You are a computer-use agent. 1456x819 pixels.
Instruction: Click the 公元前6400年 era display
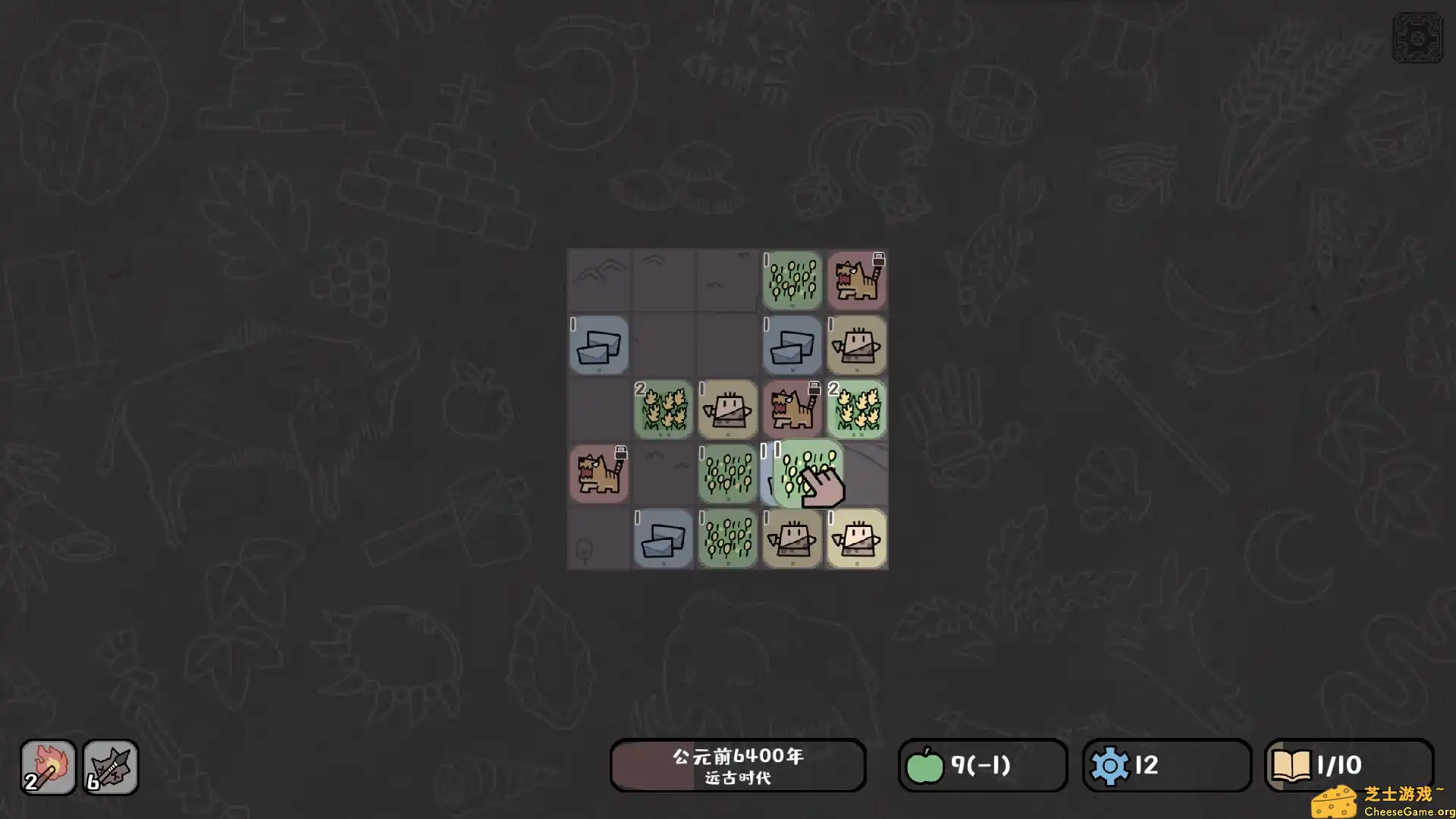[738, 766]
